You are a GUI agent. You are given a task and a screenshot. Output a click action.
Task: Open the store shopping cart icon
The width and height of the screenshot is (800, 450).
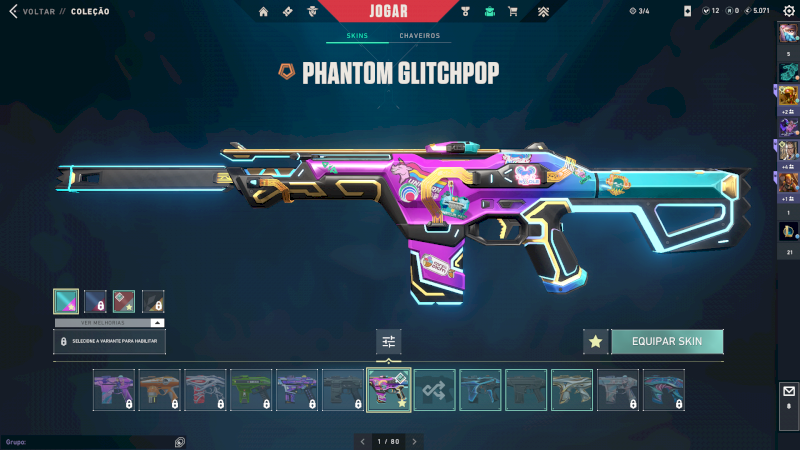pyautogui.click(x=513, y=12)
